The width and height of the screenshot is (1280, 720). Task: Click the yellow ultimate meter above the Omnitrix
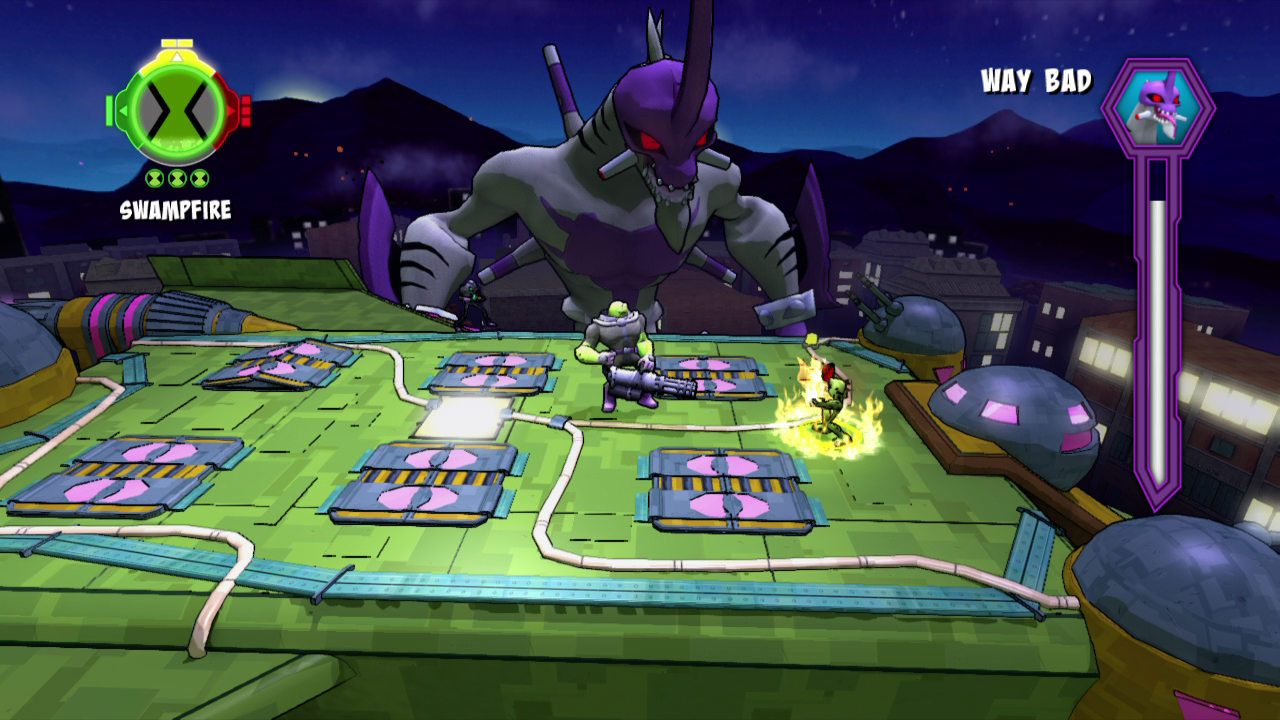(x=176, y=43)
